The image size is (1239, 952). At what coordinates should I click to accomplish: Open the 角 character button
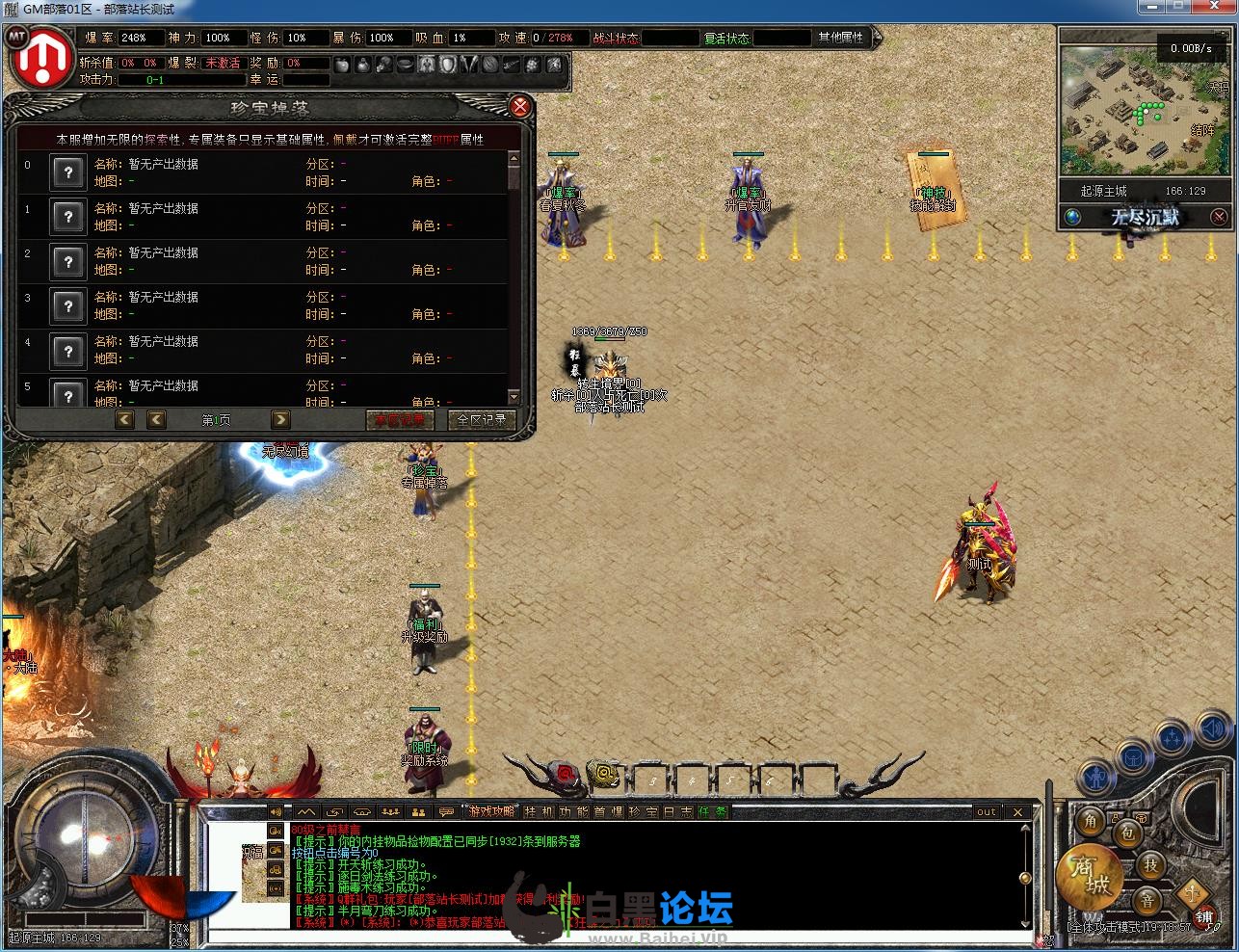point(1092,821)
